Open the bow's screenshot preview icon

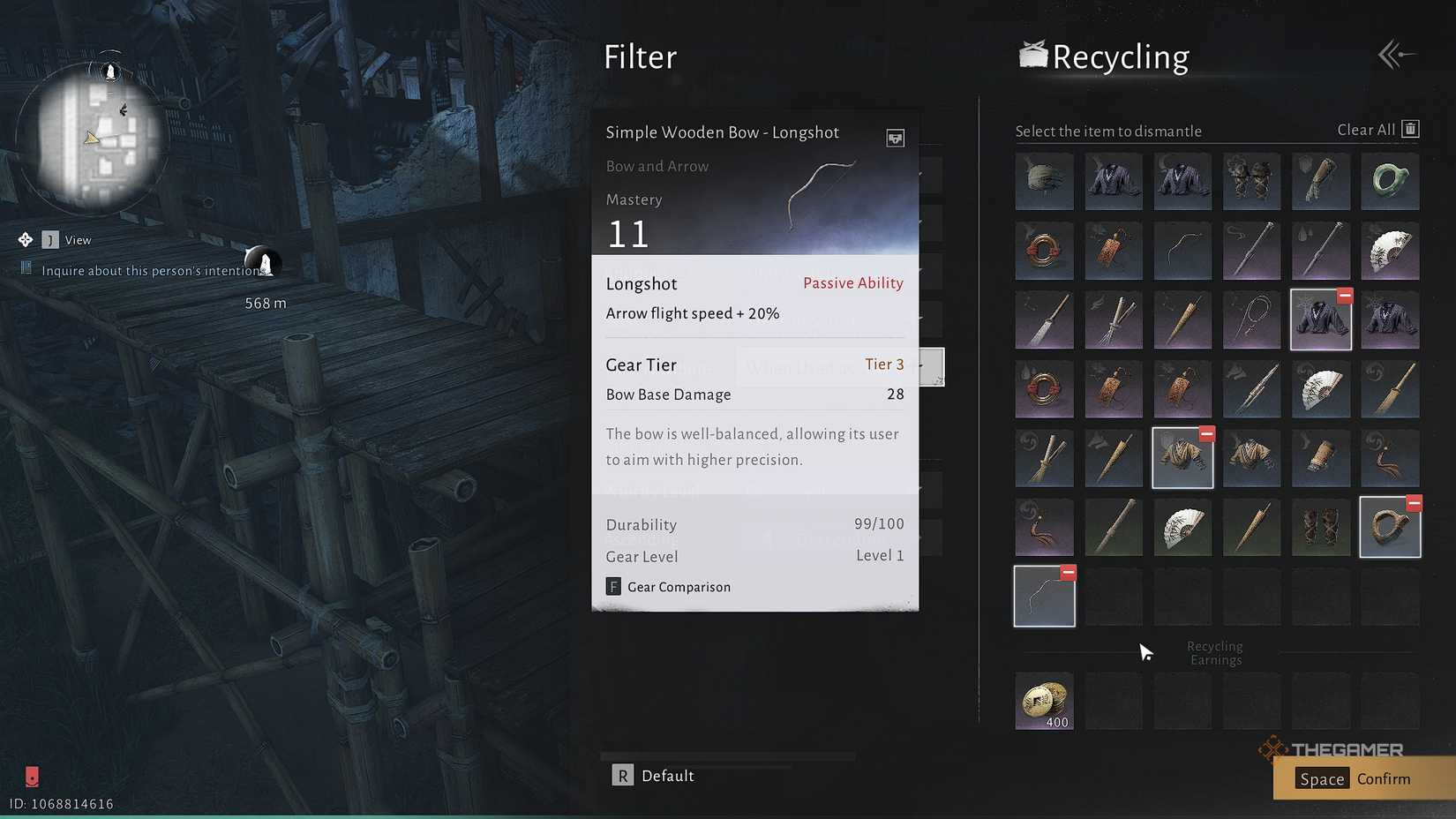[896, 139]
